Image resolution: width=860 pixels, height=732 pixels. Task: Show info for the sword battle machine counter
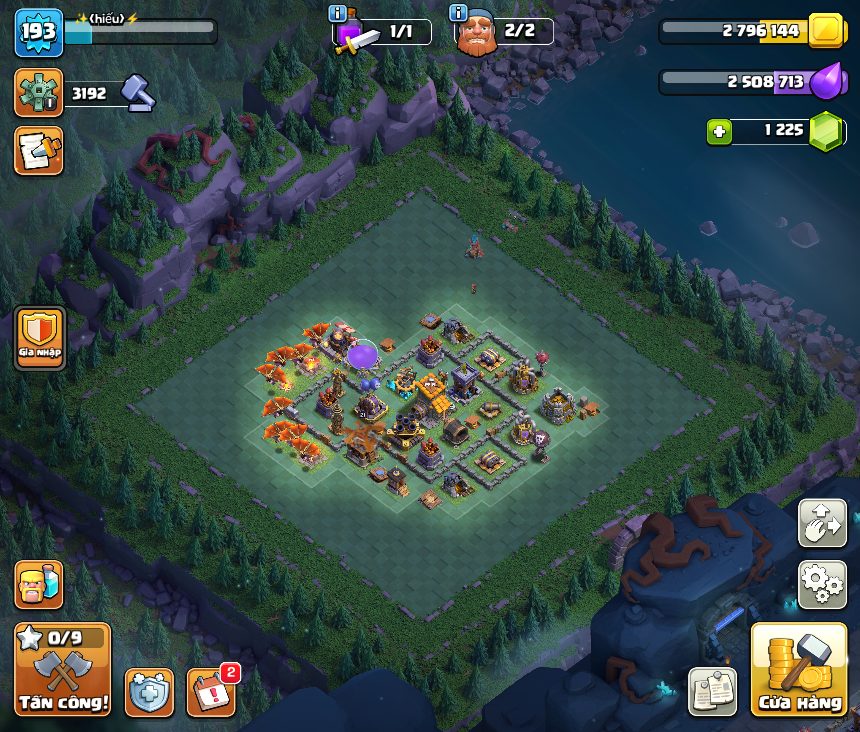[x=338, y=13]
